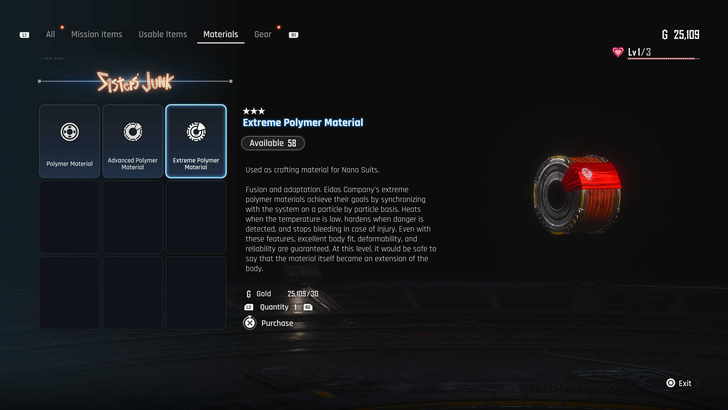Switch to the Gear tab
The width and height of the screenshot is (728, 410).
click(x=263, y=34)
